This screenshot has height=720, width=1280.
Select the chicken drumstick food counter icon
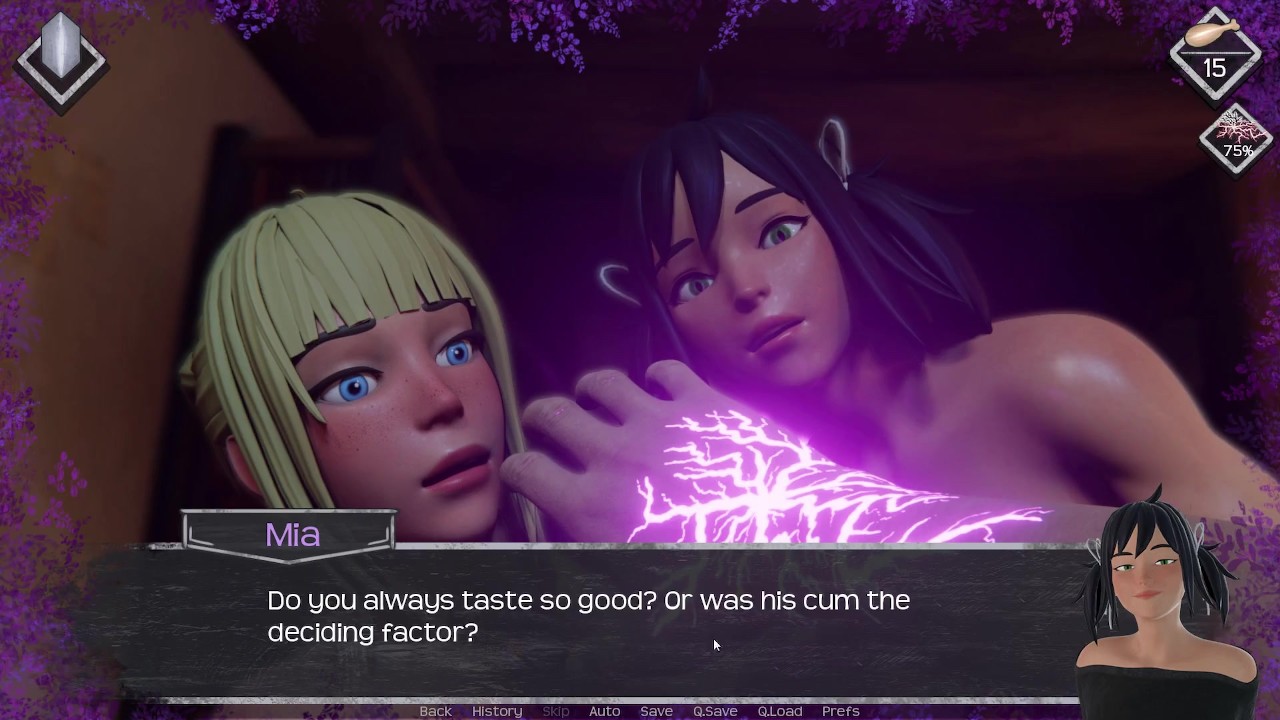[x=1214, y=53]
